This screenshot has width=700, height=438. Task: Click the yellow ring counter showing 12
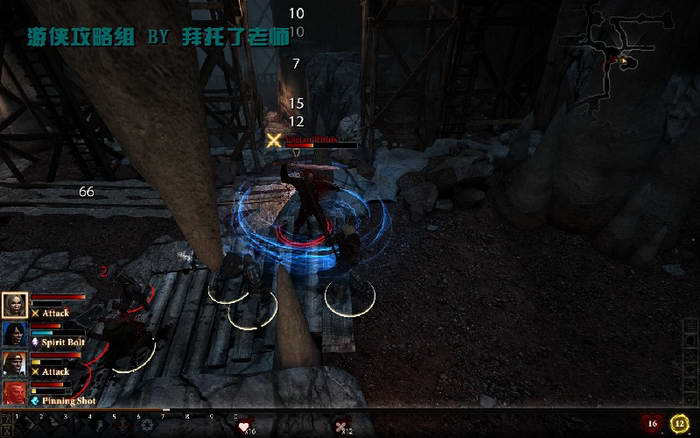tap(680, 424)
